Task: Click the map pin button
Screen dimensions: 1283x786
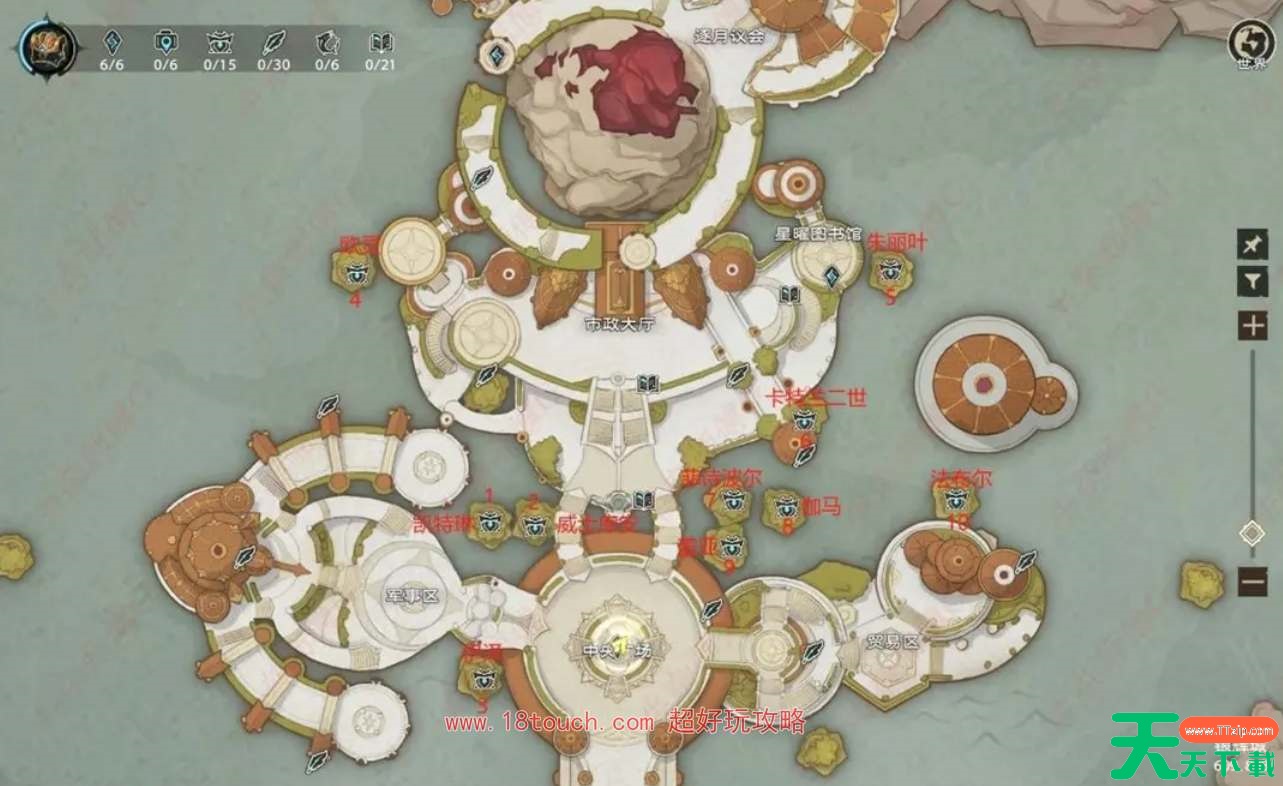Action: click(1252, 244)
